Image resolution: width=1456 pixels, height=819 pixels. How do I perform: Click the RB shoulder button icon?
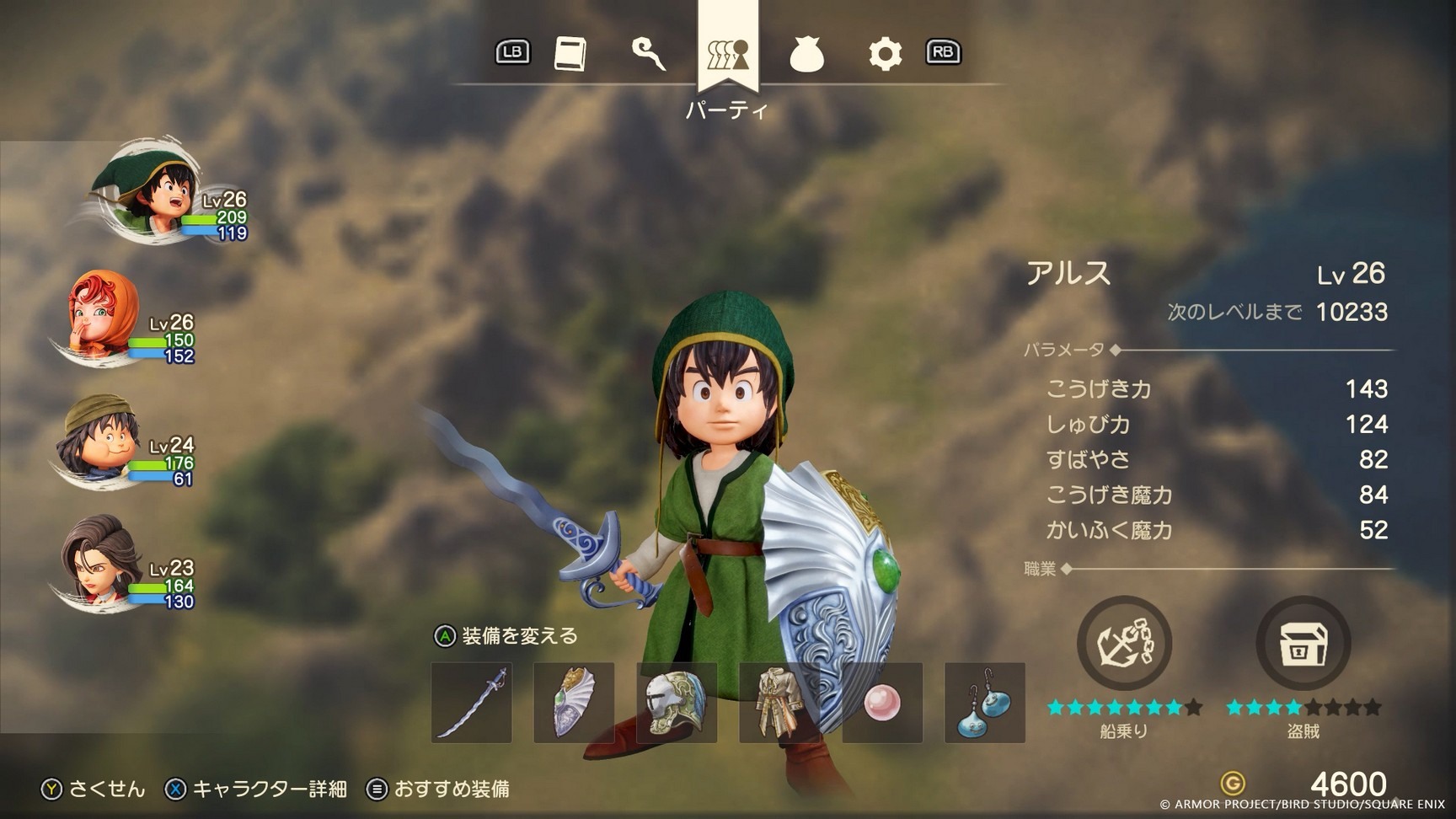[943, 51]
